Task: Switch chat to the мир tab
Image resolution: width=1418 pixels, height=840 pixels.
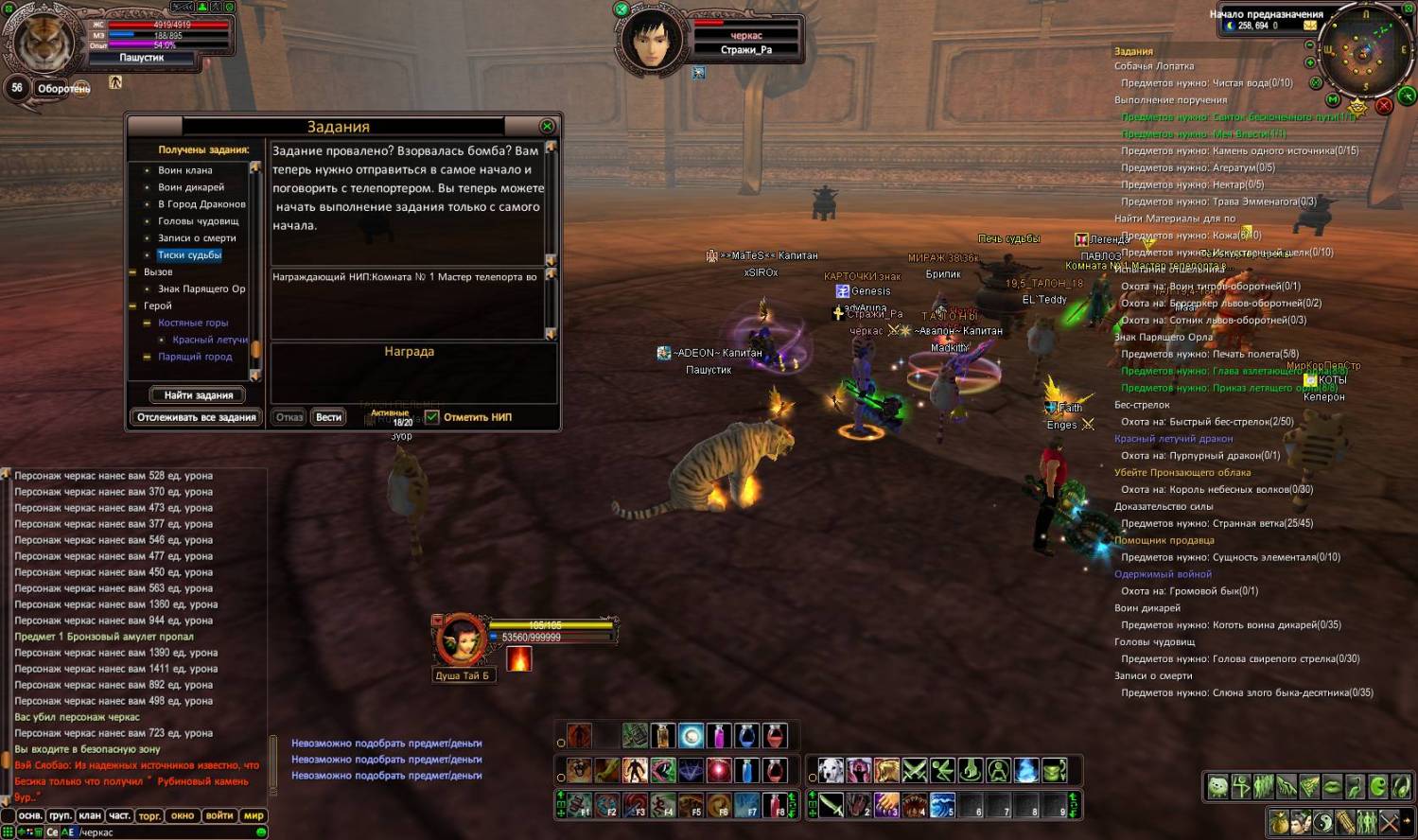Action: pos(254,815)
